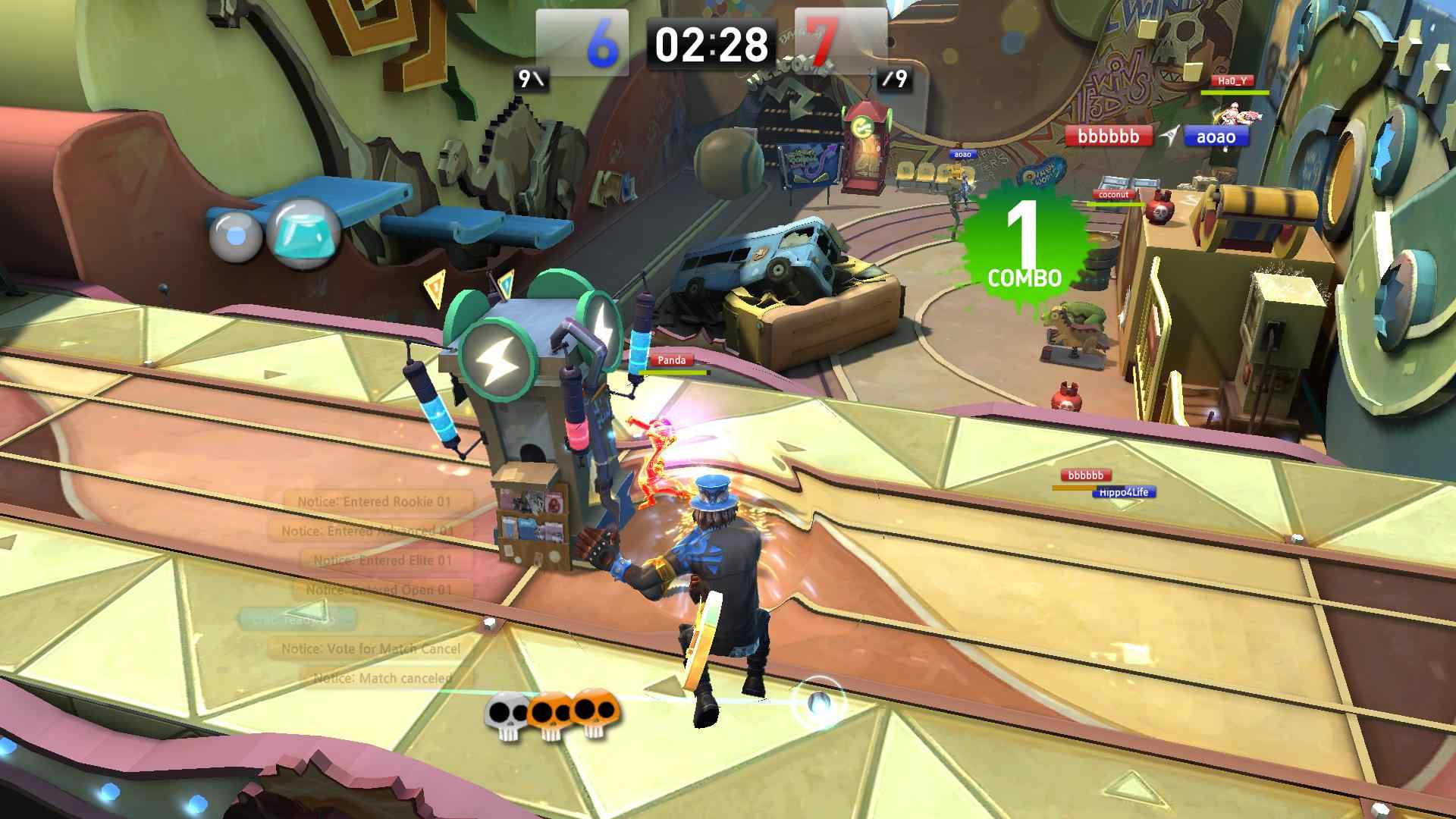Click the bbbbbb to aoao kill feed entry

[x=1156, y=136]
